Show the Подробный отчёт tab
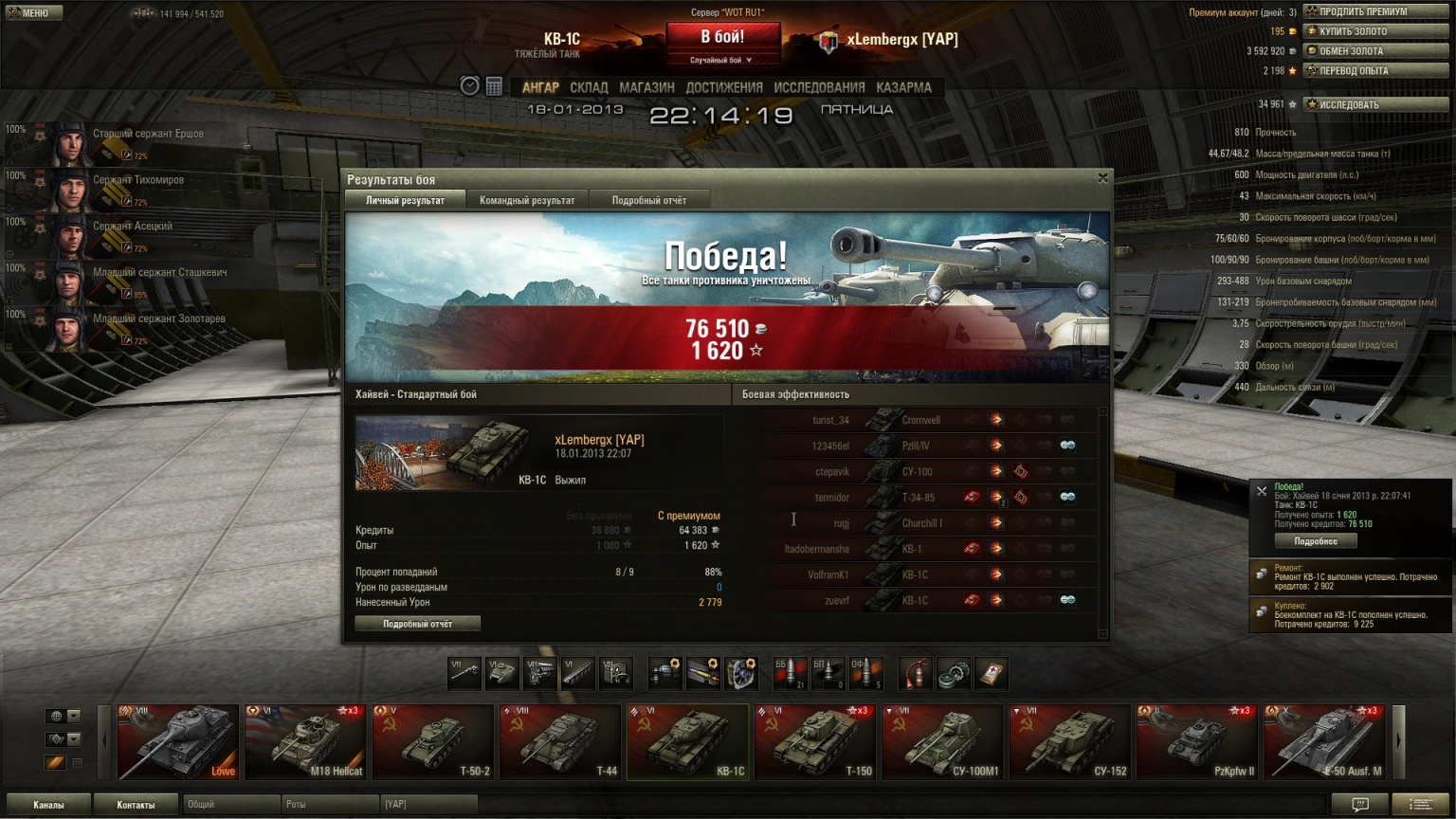The image size is (1456, 819). (648, 200)
